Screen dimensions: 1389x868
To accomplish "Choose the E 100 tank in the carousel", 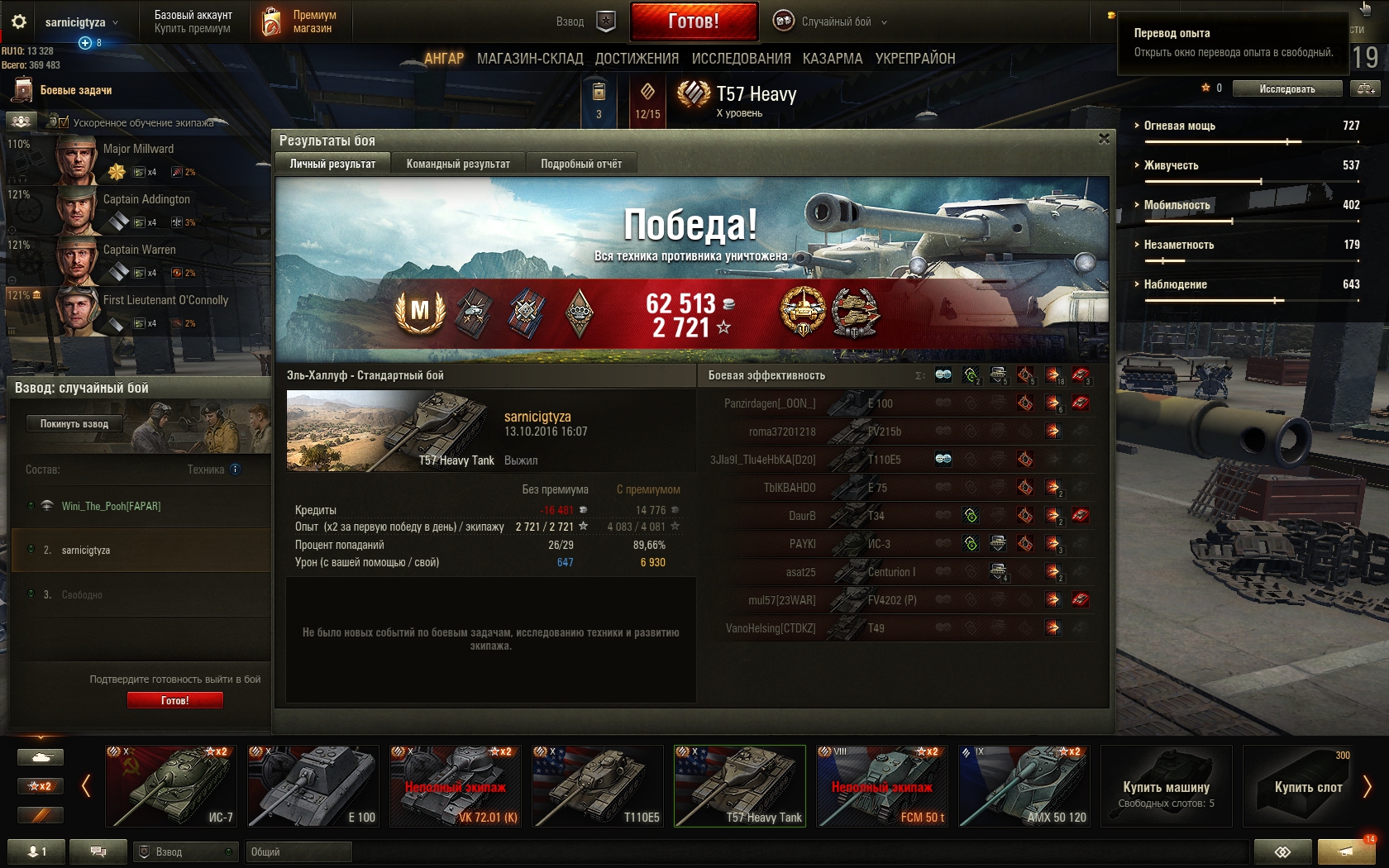I will [x=313, y=786].
